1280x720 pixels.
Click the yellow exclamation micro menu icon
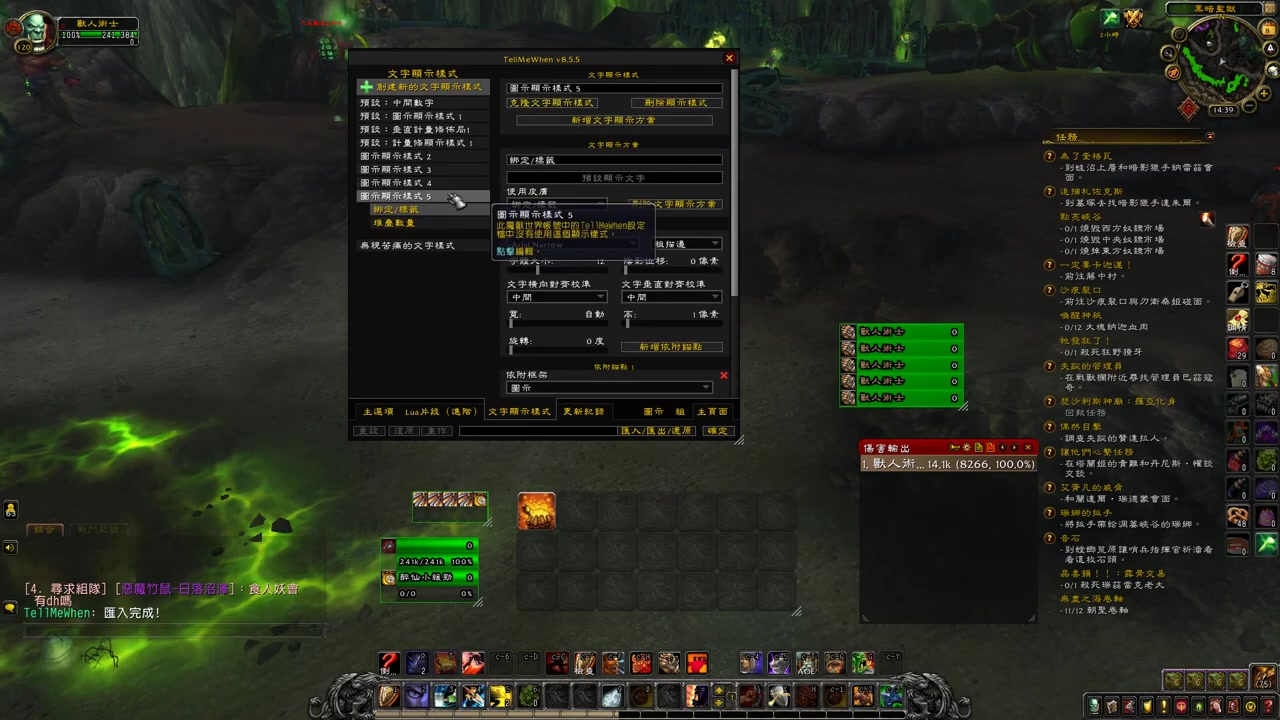(1162, 707)
